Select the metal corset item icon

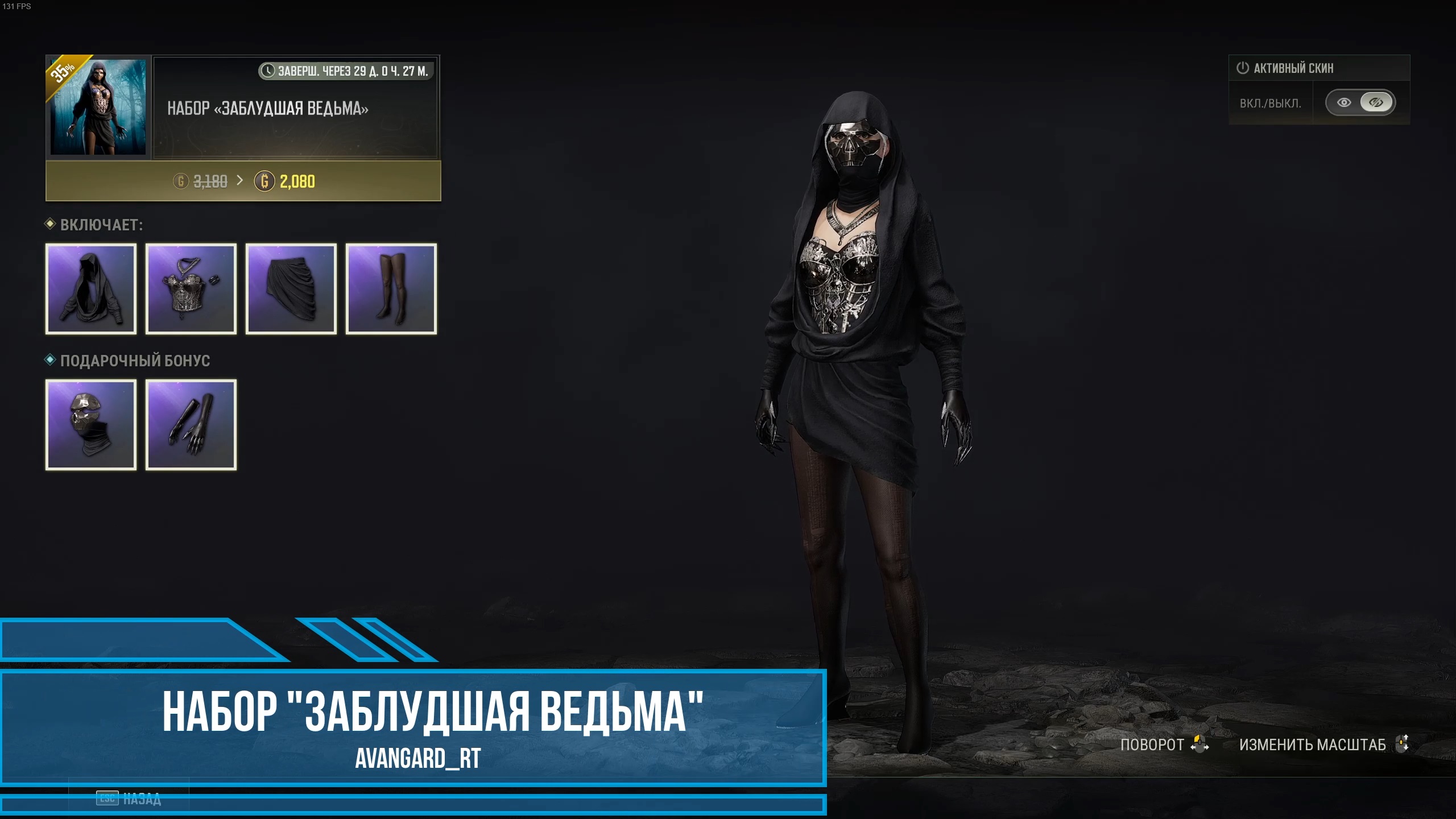coord(191,289)
